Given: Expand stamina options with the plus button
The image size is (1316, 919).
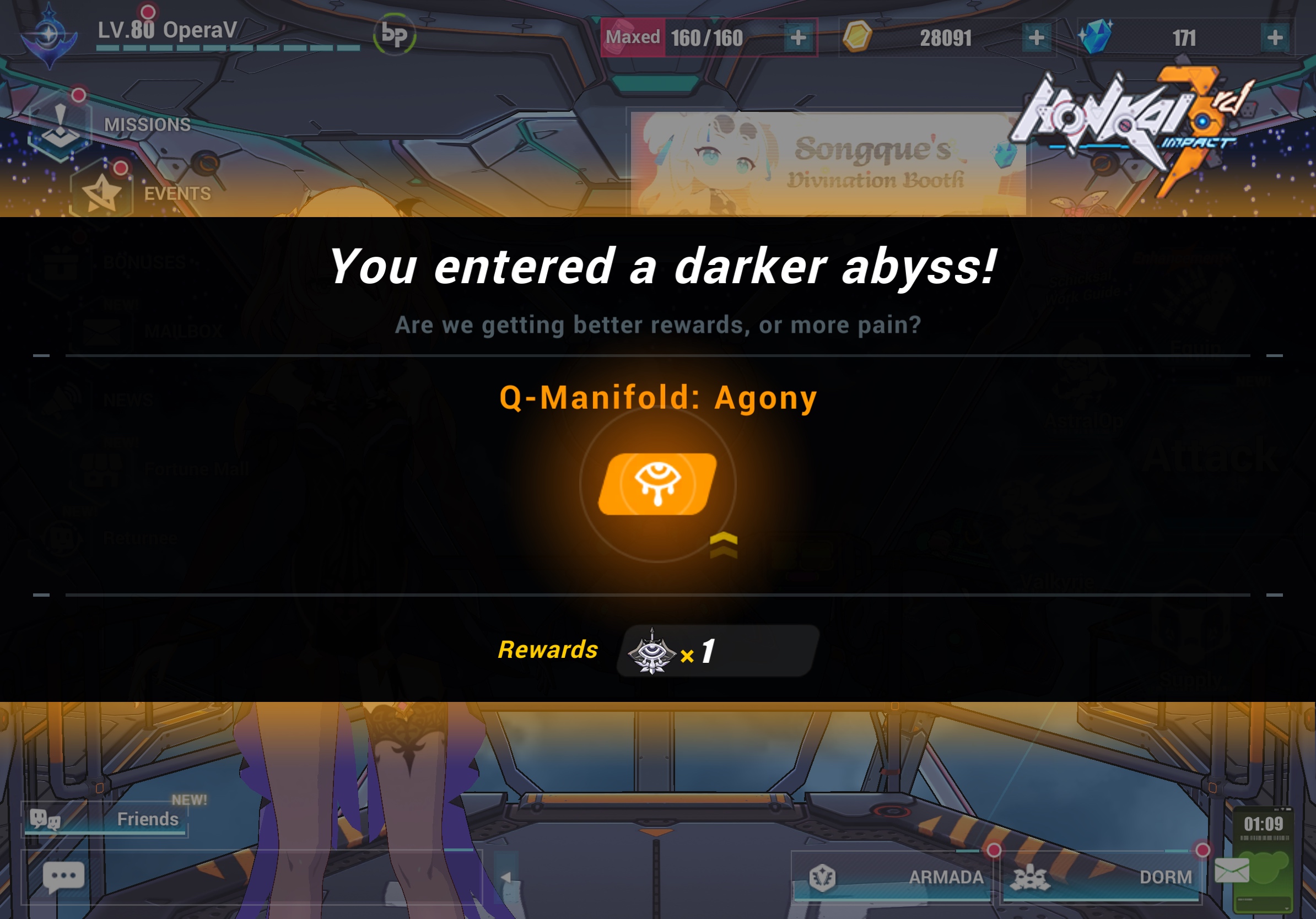Looking at the screenshot, I should 799,37.
